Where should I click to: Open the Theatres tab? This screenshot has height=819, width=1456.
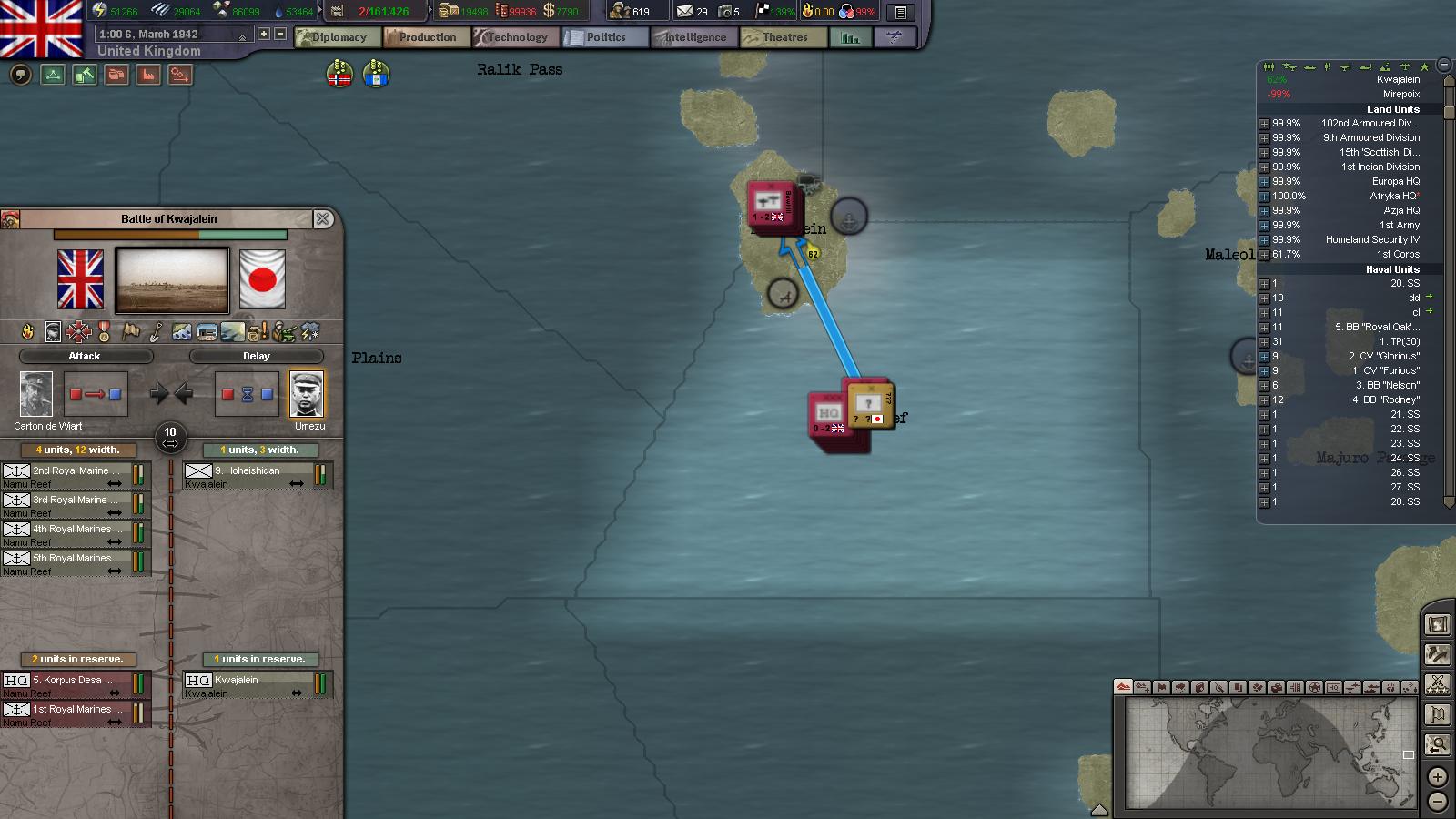tap(783, 37)
